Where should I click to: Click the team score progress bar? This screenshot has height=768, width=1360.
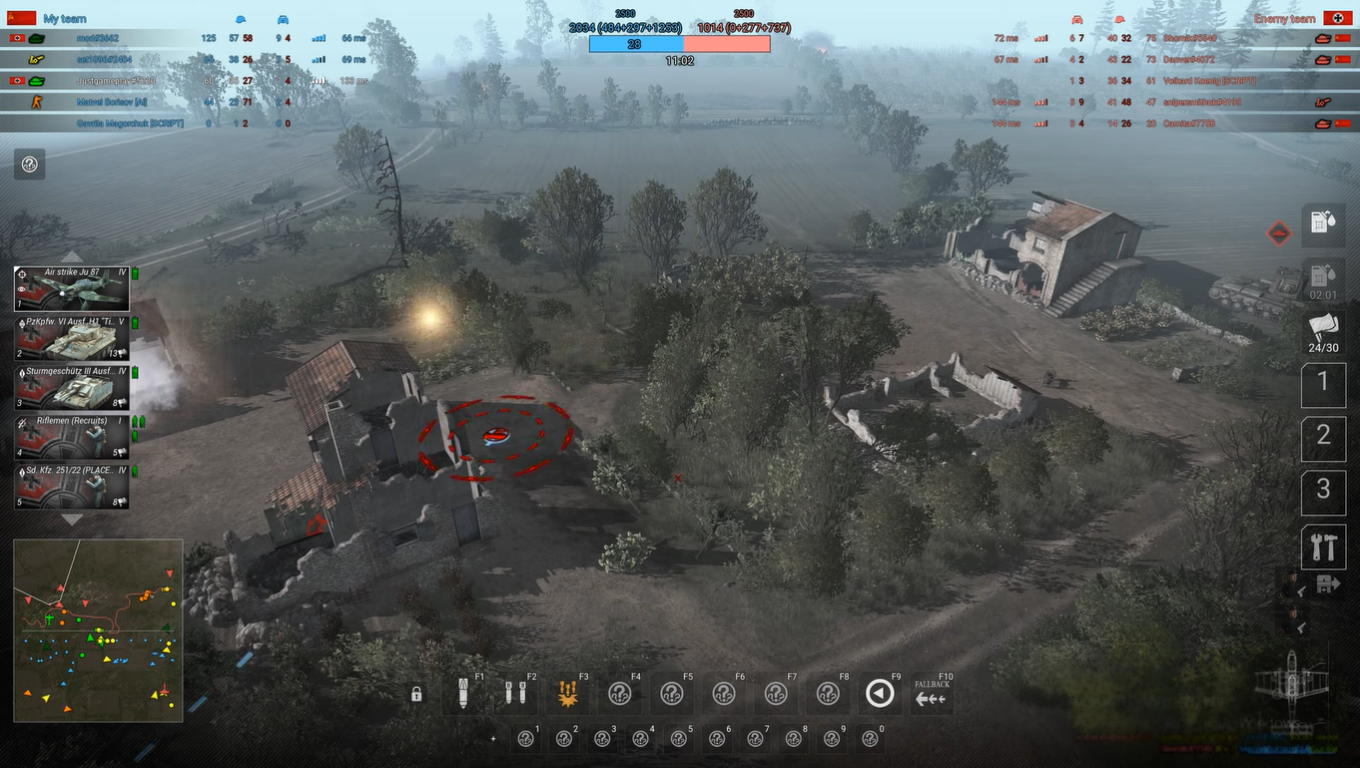coord(680,44)
